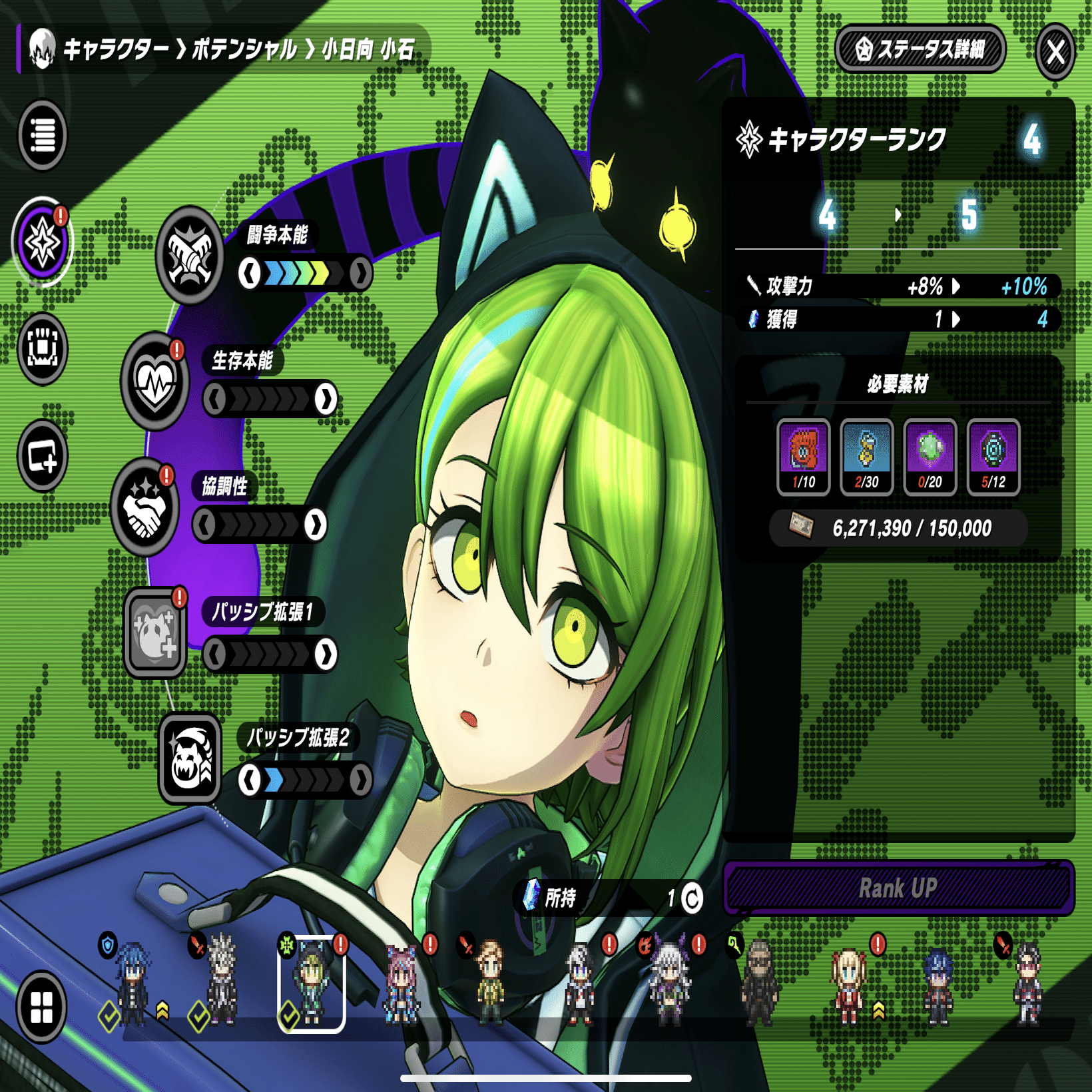The width and height of the screenshot is (1092, 1092).
Task: Select the 生存本能 heart node
Action: 155,381
